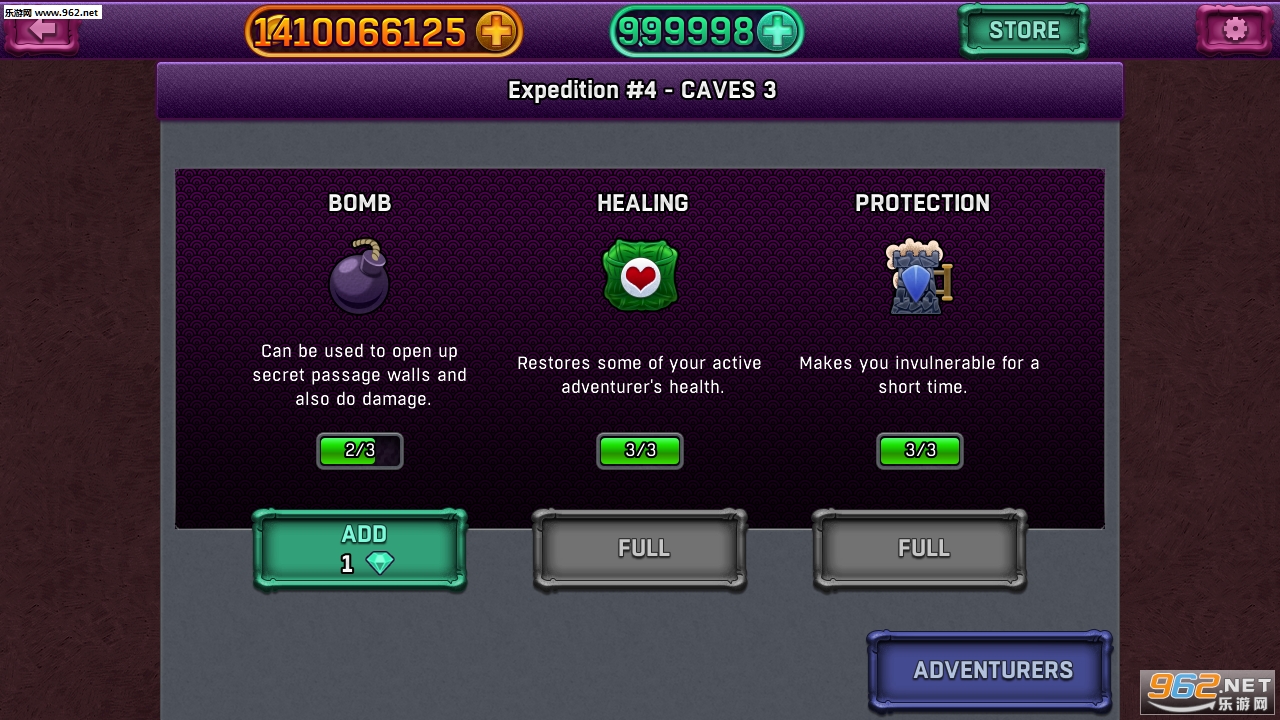Open settings via the gear icon
The width and height of the screenshot is (1280, 720).
pyautogui.click(x=1234, y=30)
